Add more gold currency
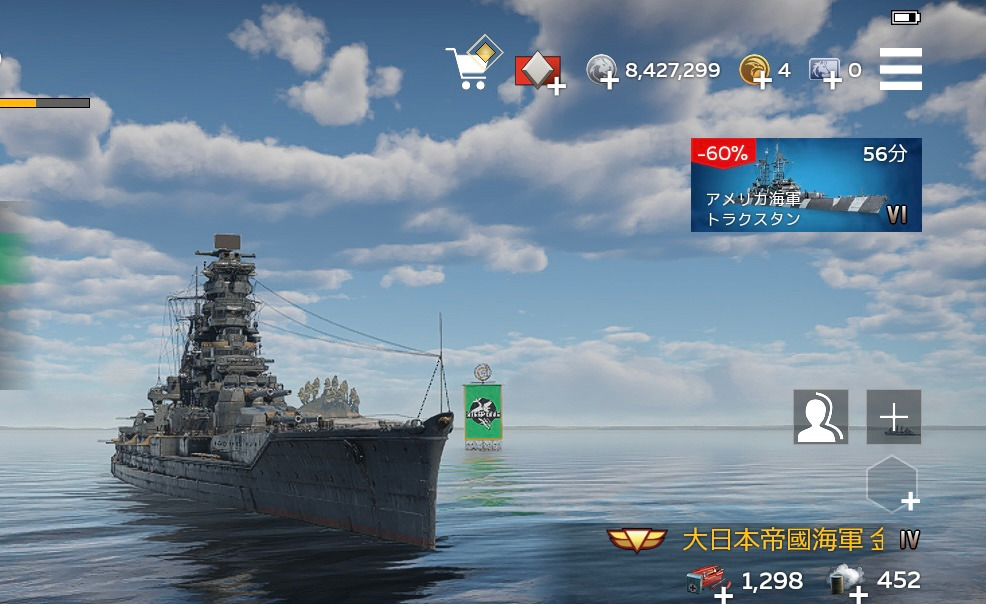This screenshot has height=604, width=986. [x=755, y=71]
